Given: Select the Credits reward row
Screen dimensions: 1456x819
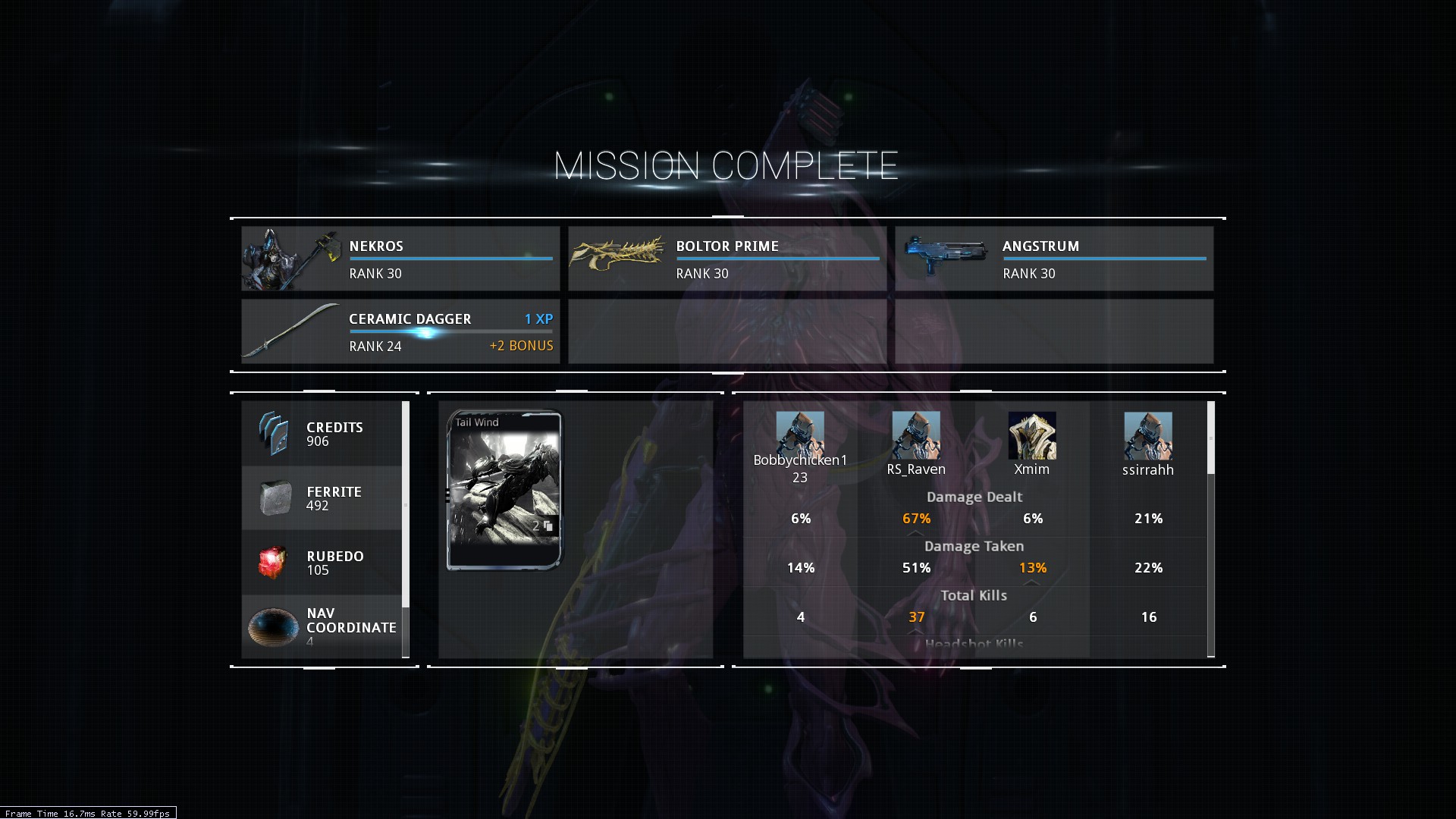Looking at the screenshot, I should click(x=322, y=434).
